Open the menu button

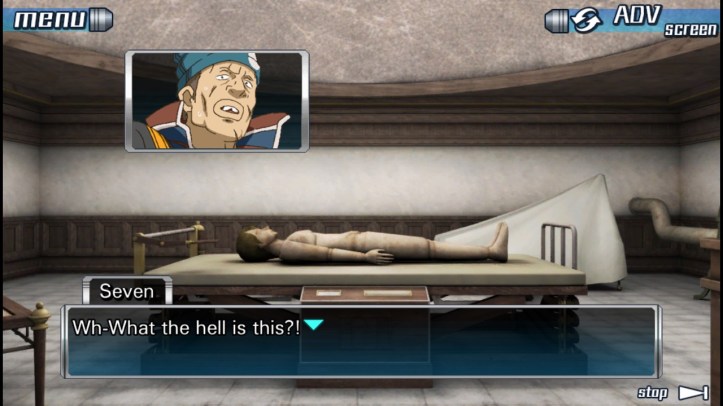pyautogui.click(x=58, y=18)
